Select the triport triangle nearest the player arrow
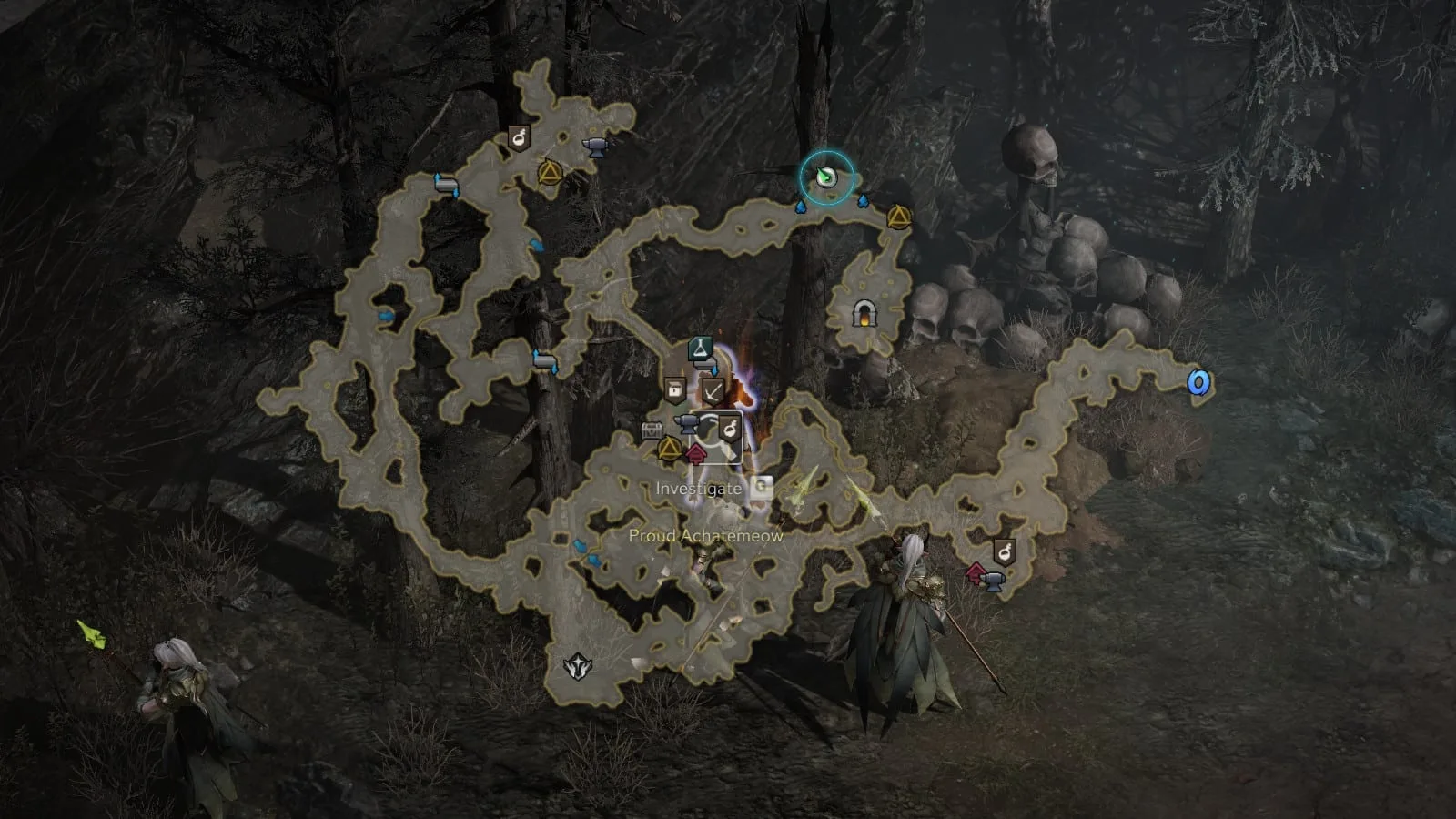Screen dimensions: 1456x819 tap(897, 217)
